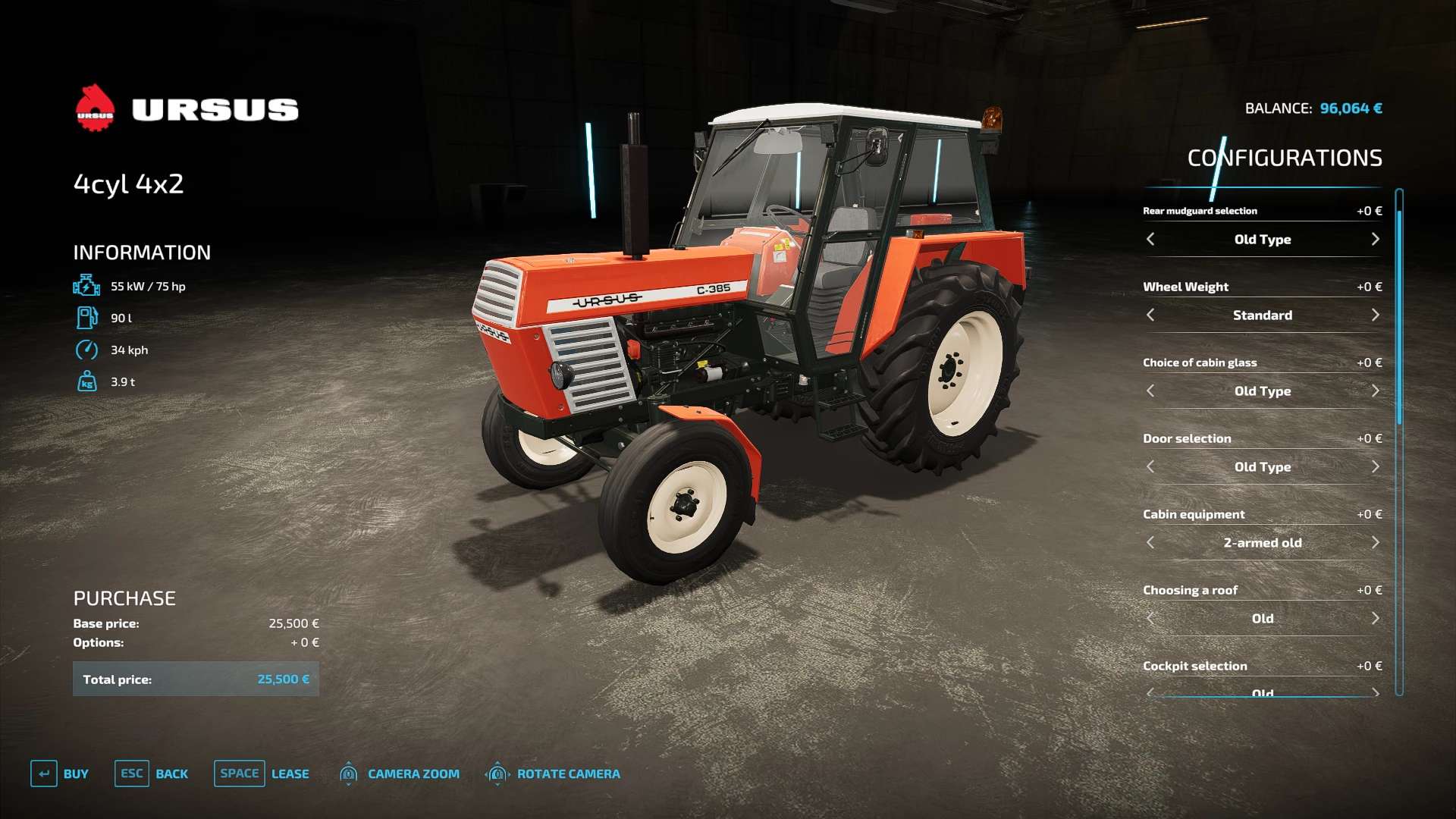The image size is (1456, 819).
Task: Cycle Cabin equipment forward
Action: point(1375,543)
